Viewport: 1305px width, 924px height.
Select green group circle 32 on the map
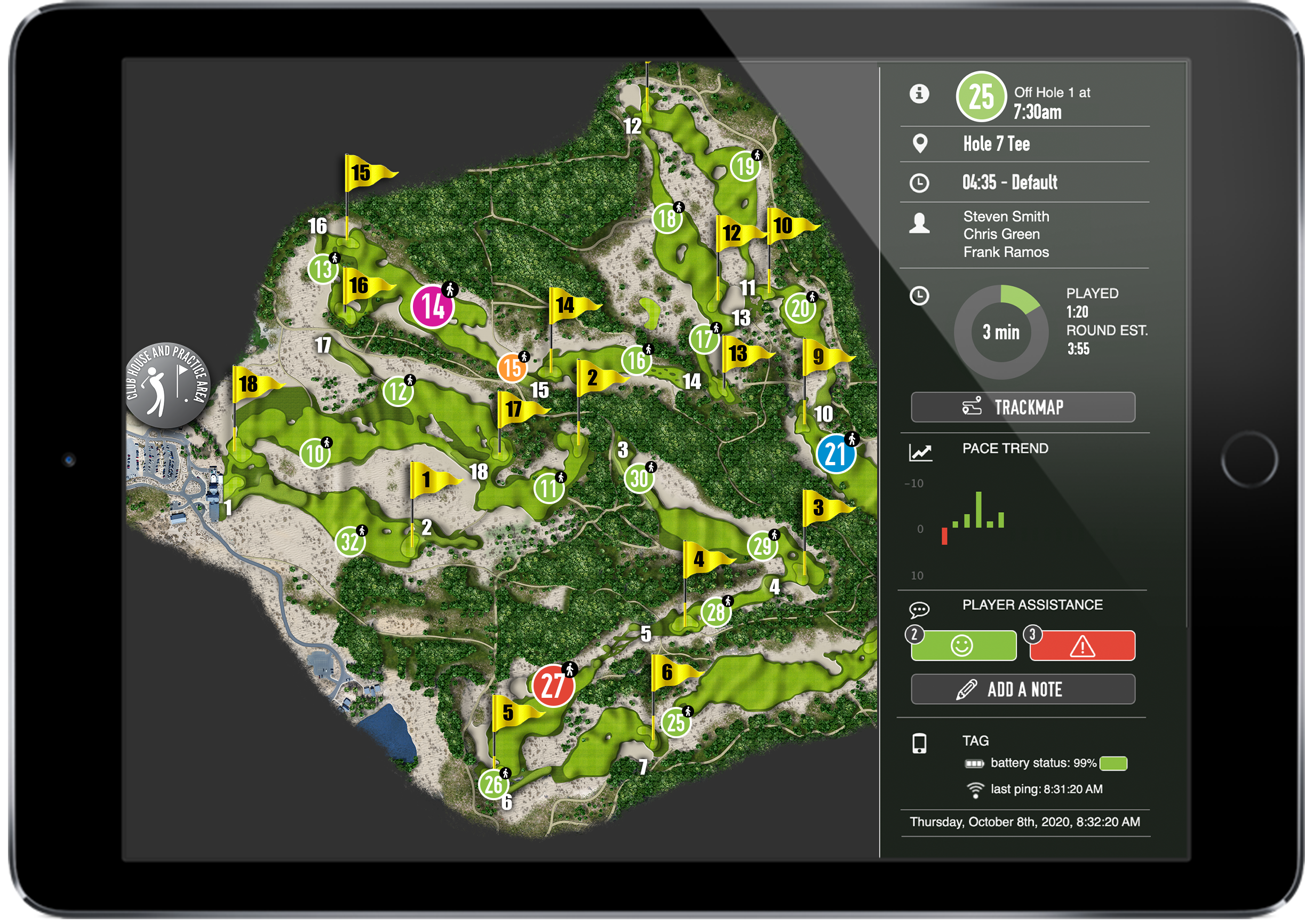pyautogui.click(x=349, y=541)
